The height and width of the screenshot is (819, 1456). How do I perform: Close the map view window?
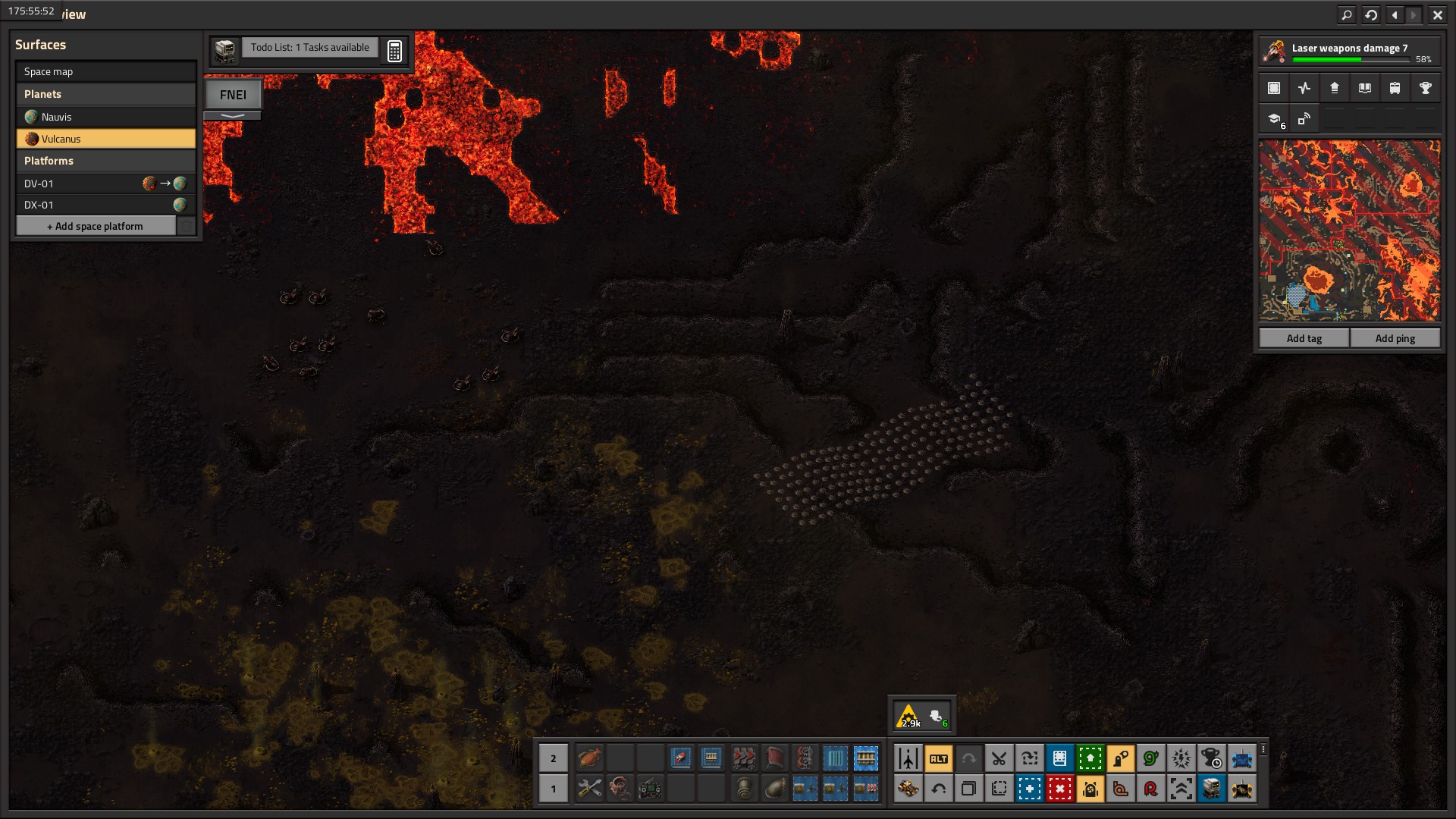(1437, 14)
